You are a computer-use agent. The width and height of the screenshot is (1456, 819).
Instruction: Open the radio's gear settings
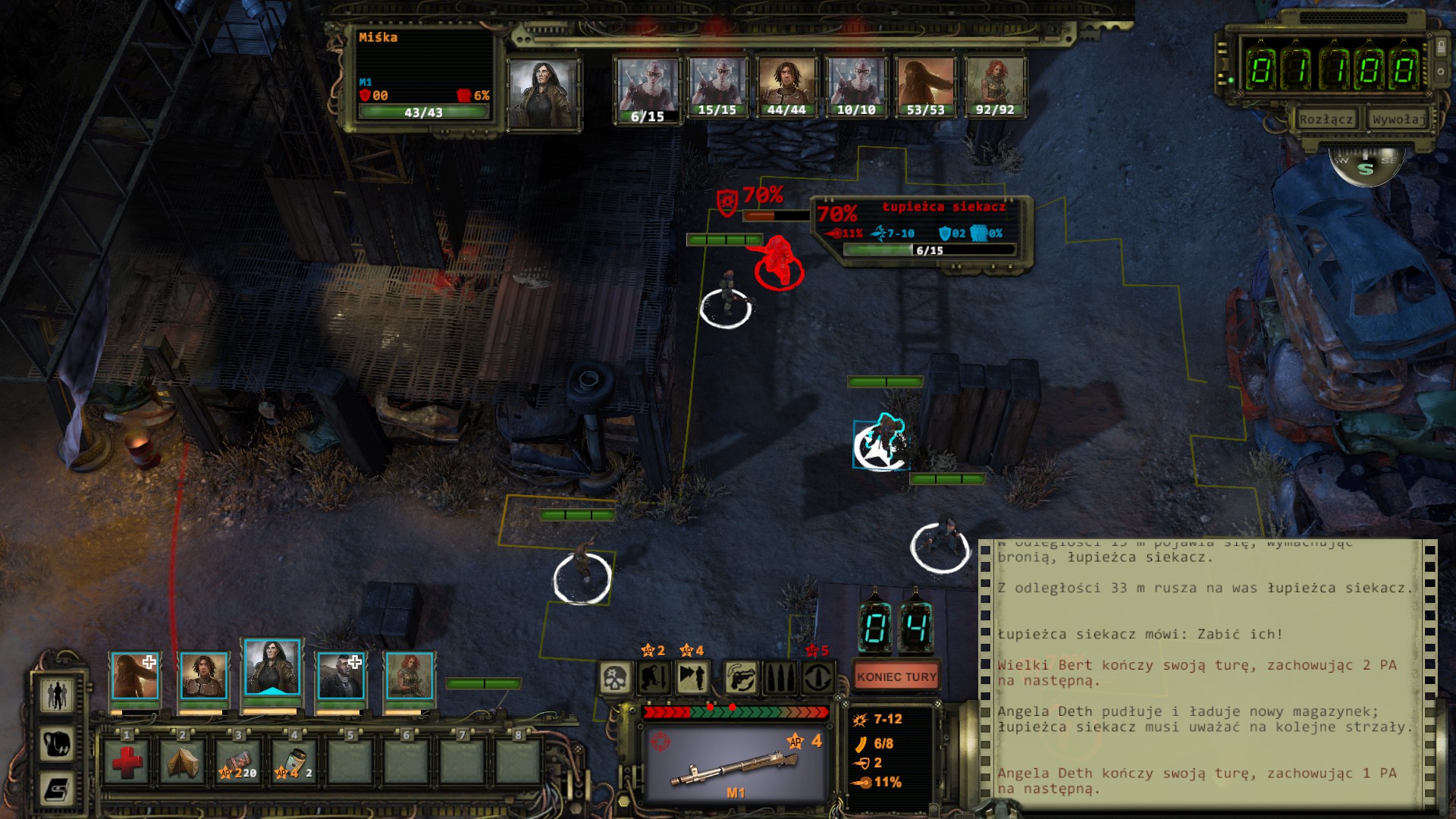pyautogui.click(x=1441, y=72)
